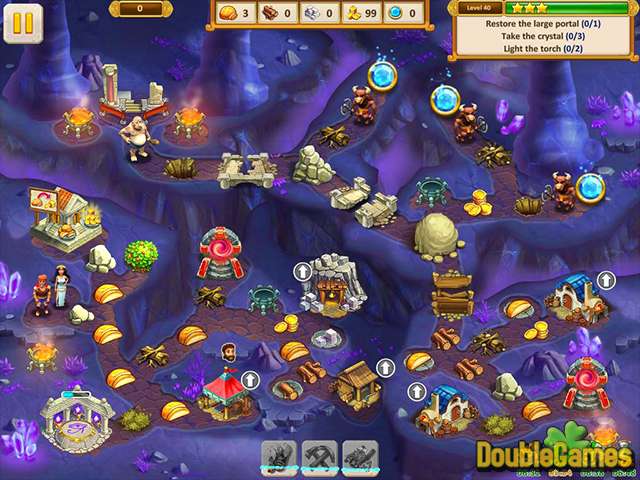This screenshot has height=480, width=640.
Task: Activate the crossed hammers bonus
Action: pos(321,457)
